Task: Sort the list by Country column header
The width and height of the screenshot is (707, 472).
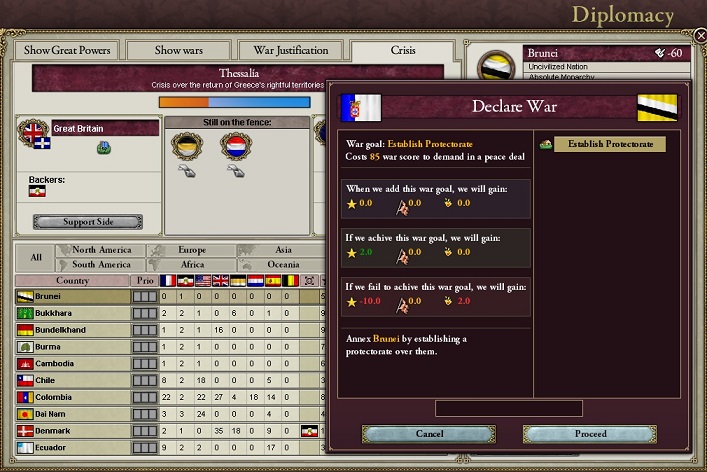Action: click(x=72, y=281)
